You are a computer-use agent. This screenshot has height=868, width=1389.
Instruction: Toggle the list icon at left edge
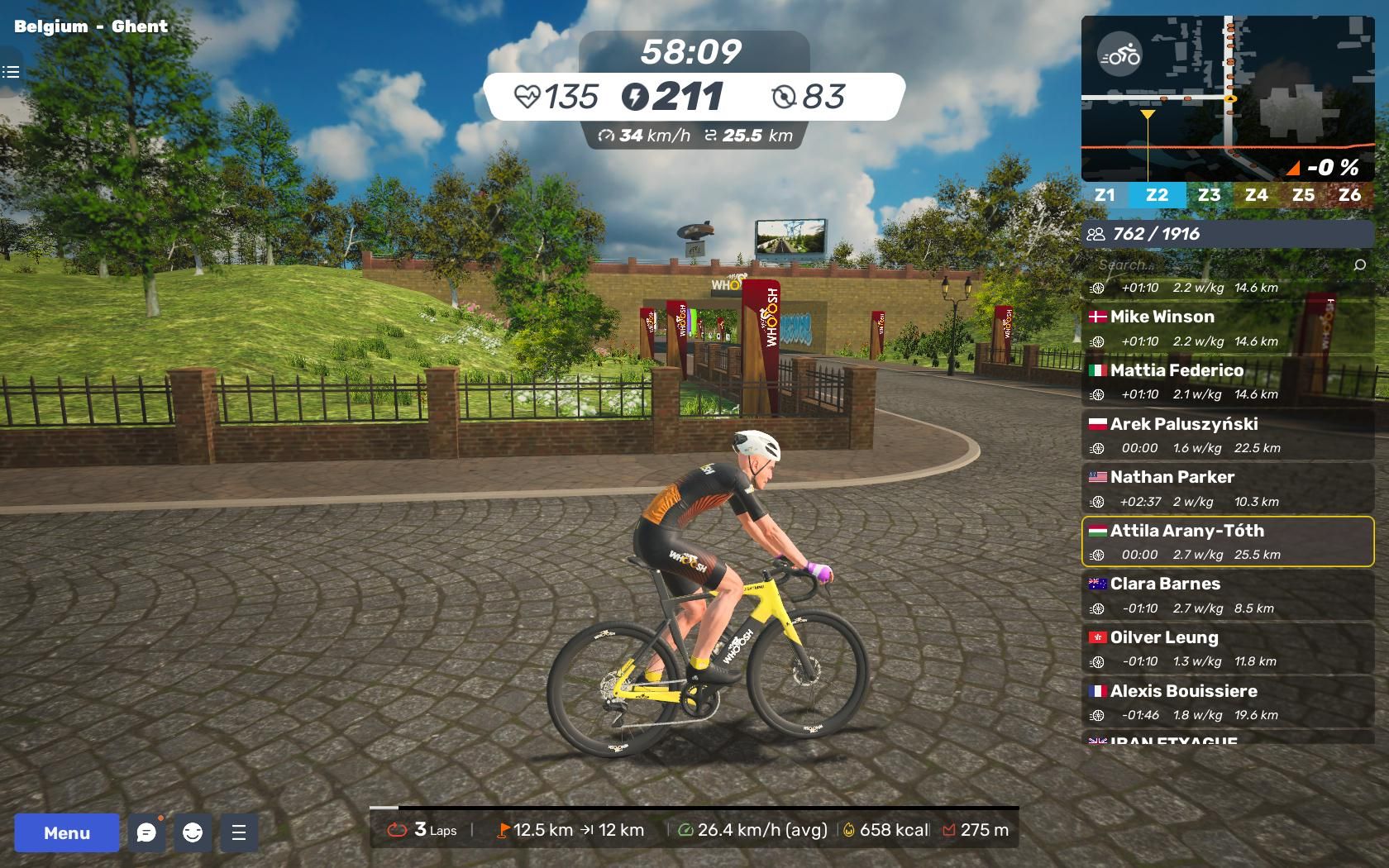[x=11, y=72]
